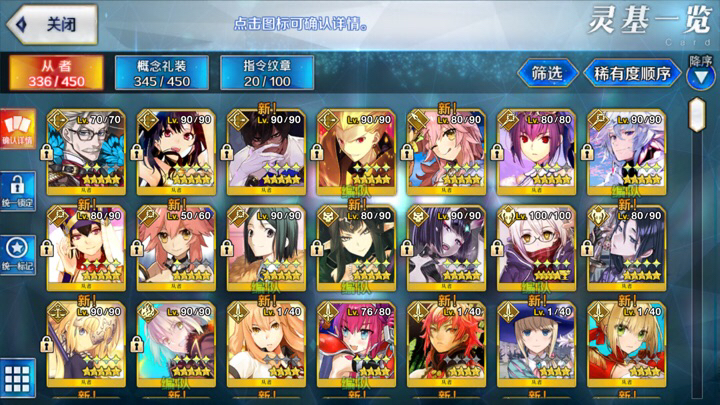Choose the golden-armored blond servant card
Image resolution: width=720 pixels, height=405 pixels.
353,150
